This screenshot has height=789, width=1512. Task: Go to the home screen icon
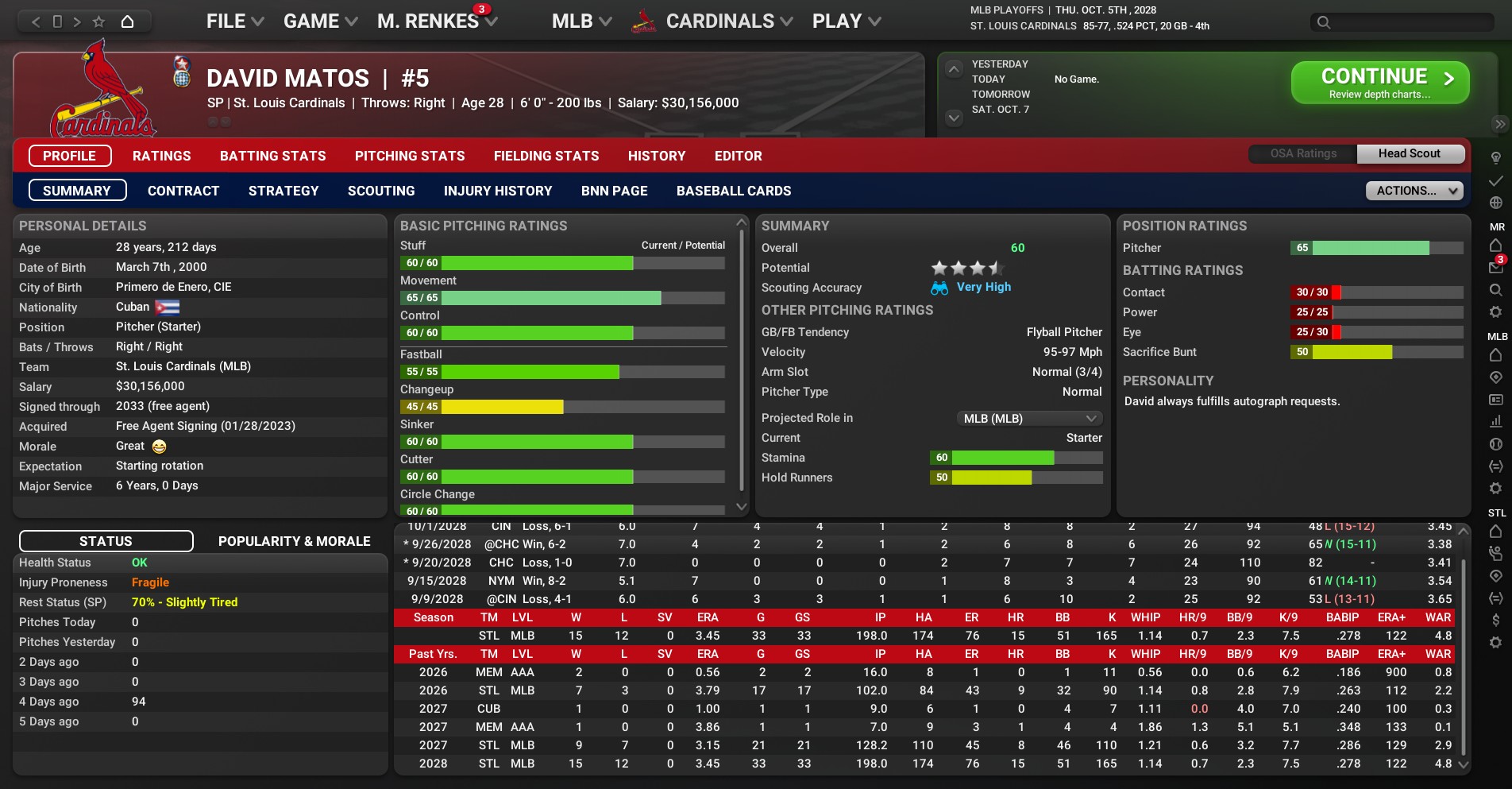[127, 21]
